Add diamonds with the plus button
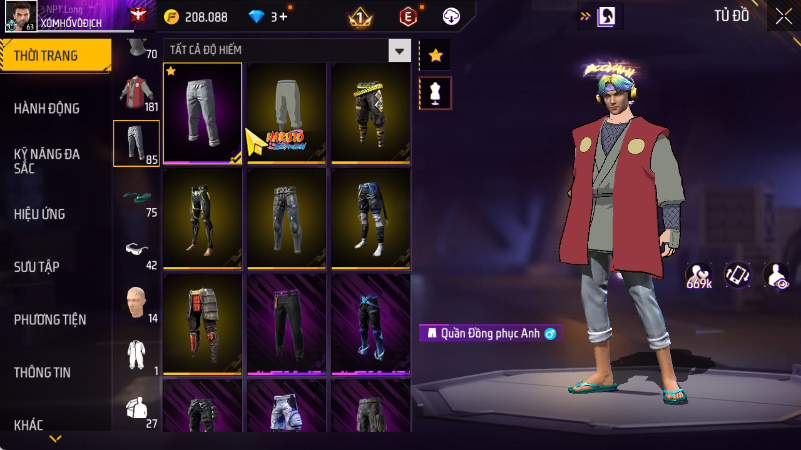 (x=283, y=17)
